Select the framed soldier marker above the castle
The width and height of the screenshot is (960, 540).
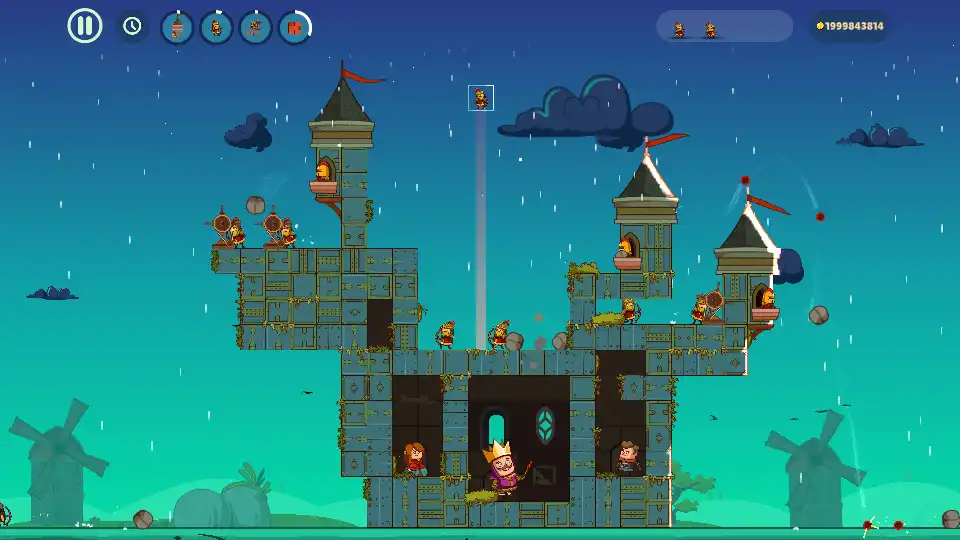[x=481, y=98]
